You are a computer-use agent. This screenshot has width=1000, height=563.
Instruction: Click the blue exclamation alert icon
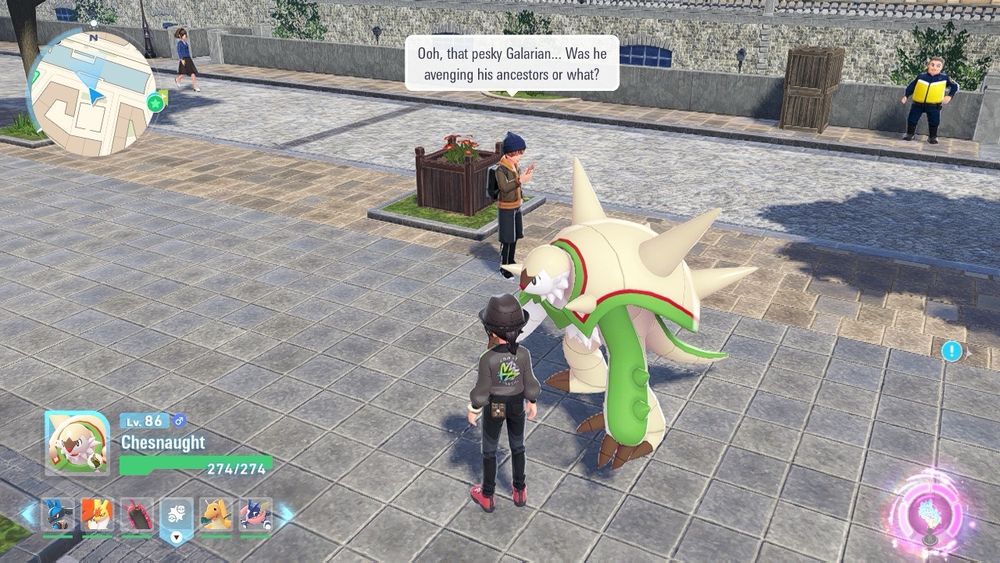coord(952,351)
